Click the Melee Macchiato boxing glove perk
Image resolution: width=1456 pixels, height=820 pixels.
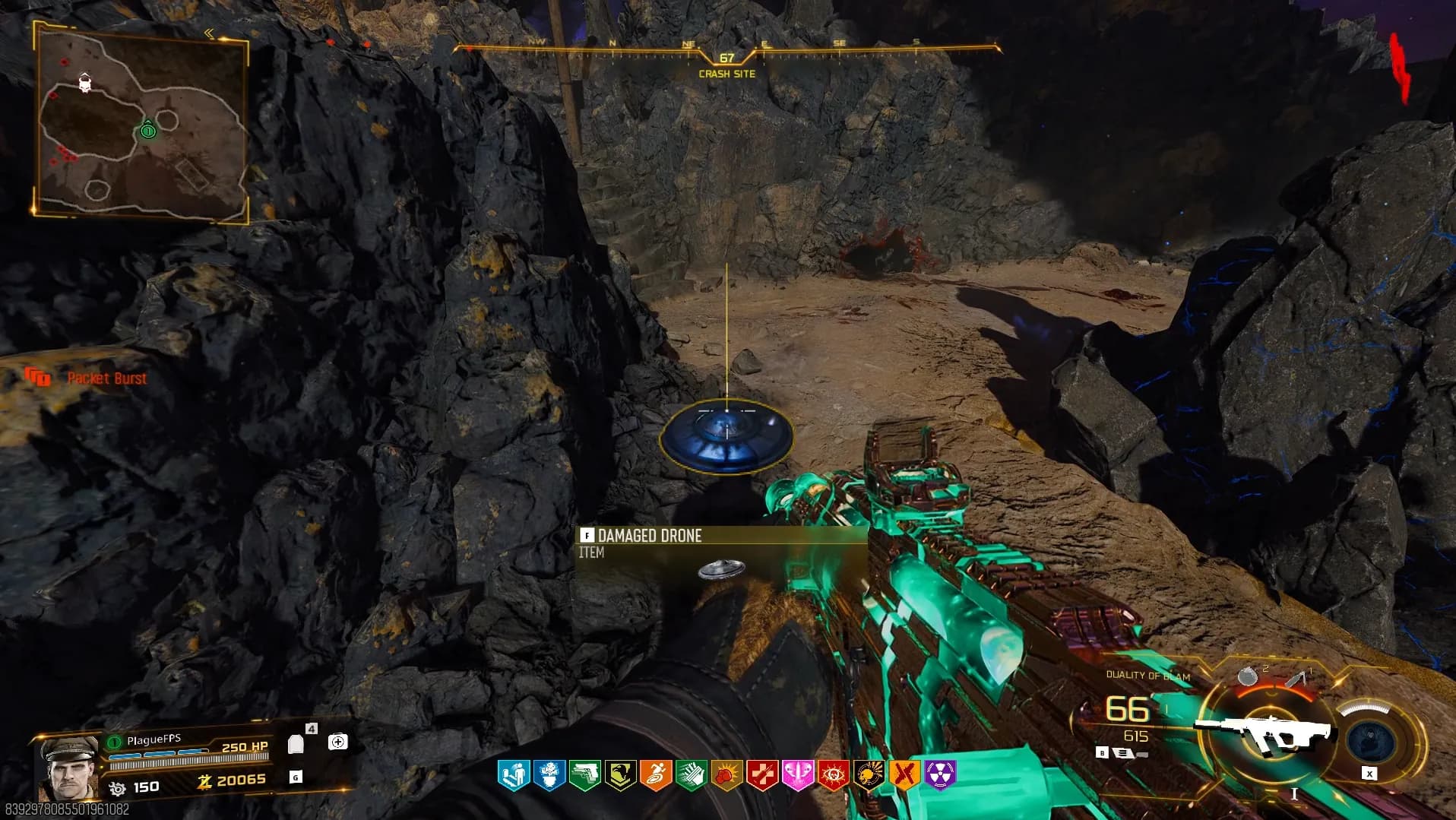point(726,775)
